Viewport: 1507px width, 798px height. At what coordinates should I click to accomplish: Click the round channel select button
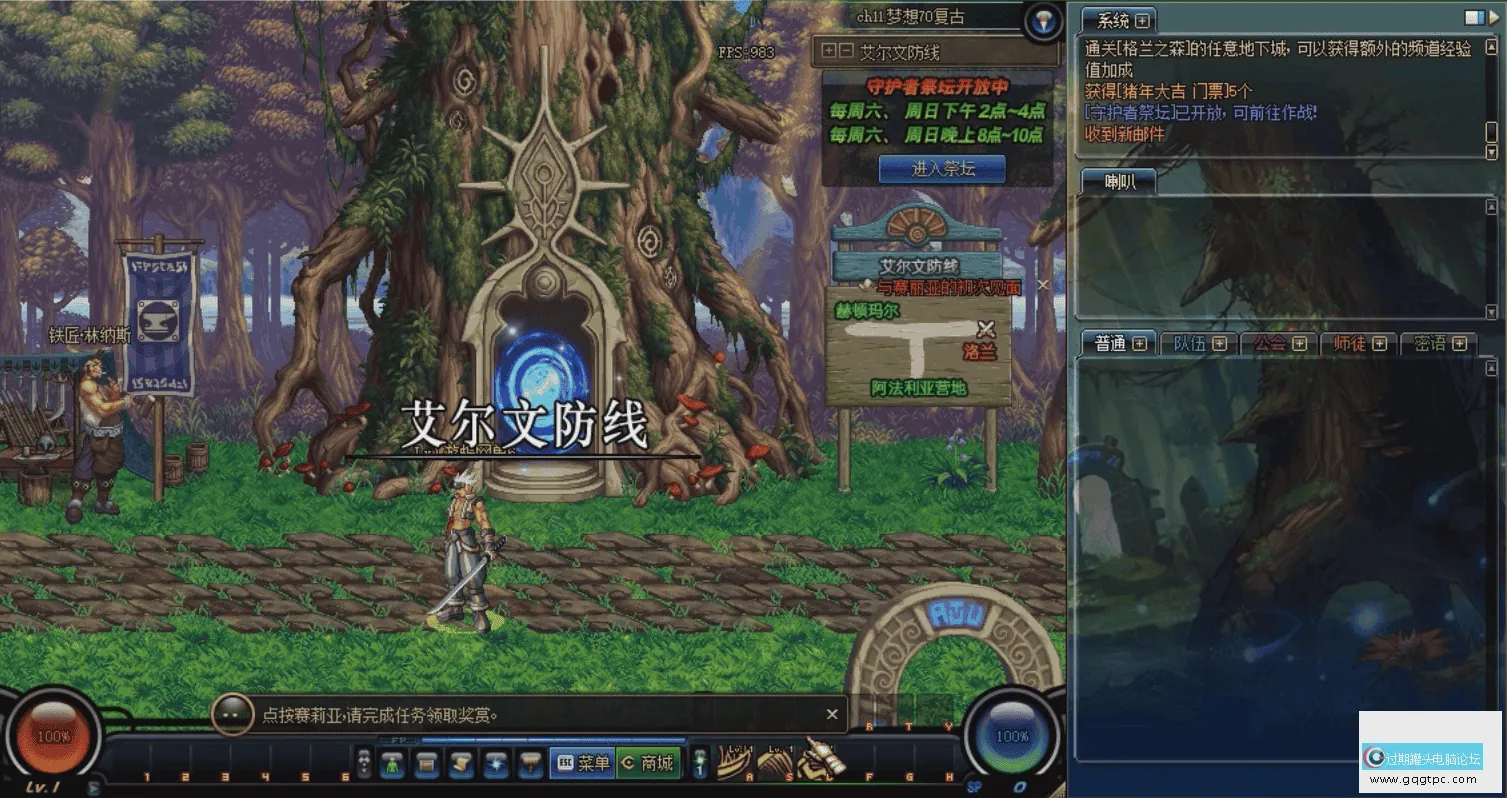1043,22
